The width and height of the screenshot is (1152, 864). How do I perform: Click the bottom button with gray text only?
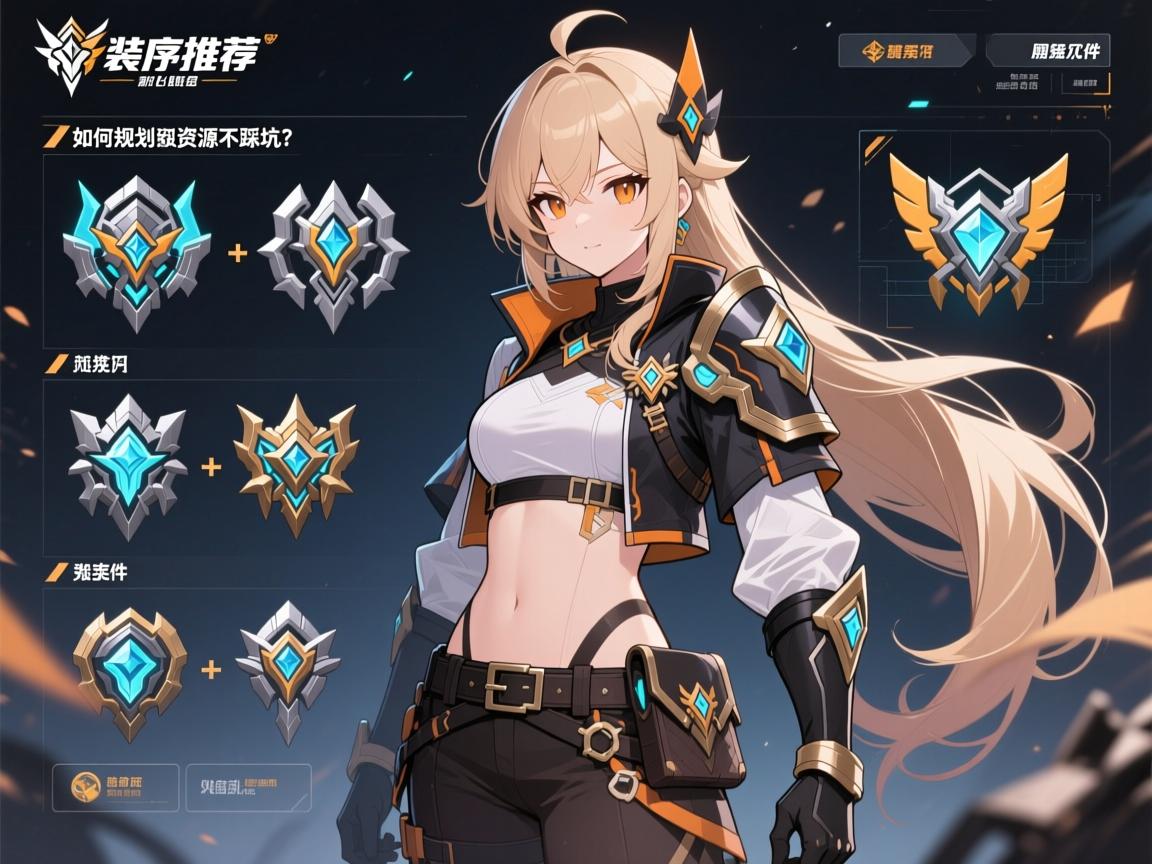coord(249,787)
